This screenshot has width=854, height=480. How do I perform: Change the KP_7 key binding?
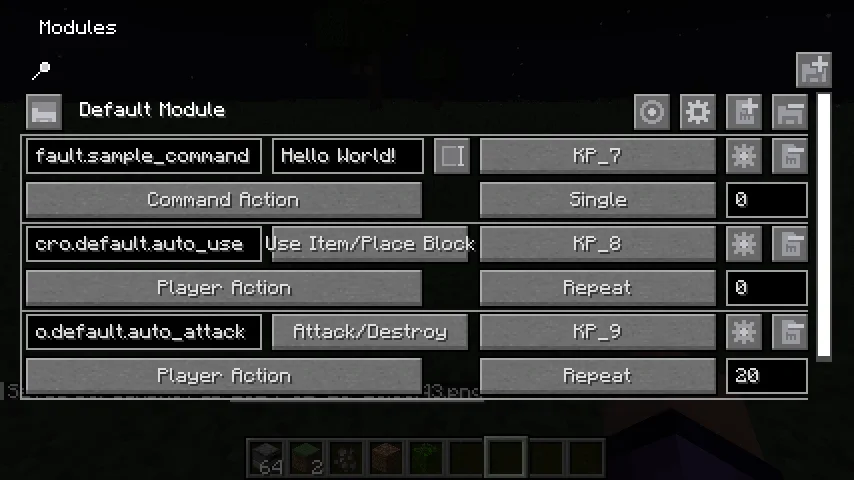(598, 156)
